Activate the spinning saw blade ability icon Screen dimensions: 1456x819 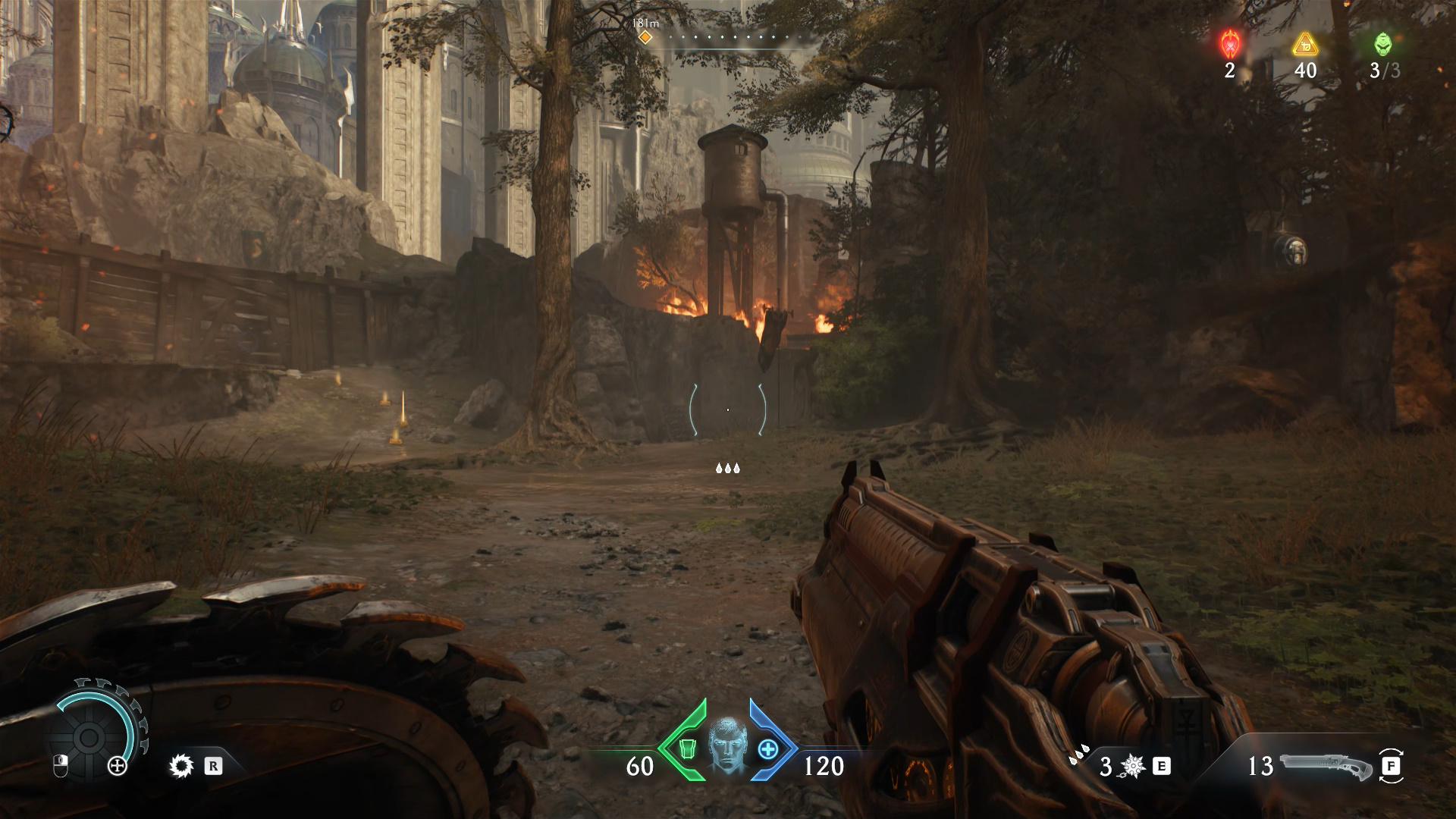(x=181, y=766)
